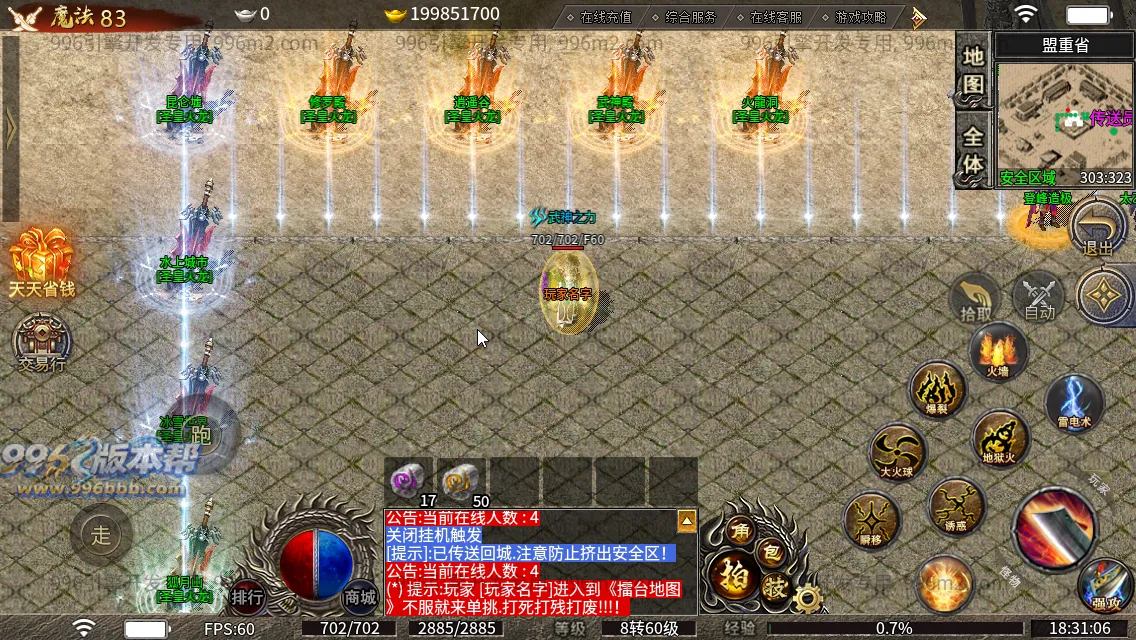Open the settings gear icon
Screen dimensions: 1136x640
point(807,598)
